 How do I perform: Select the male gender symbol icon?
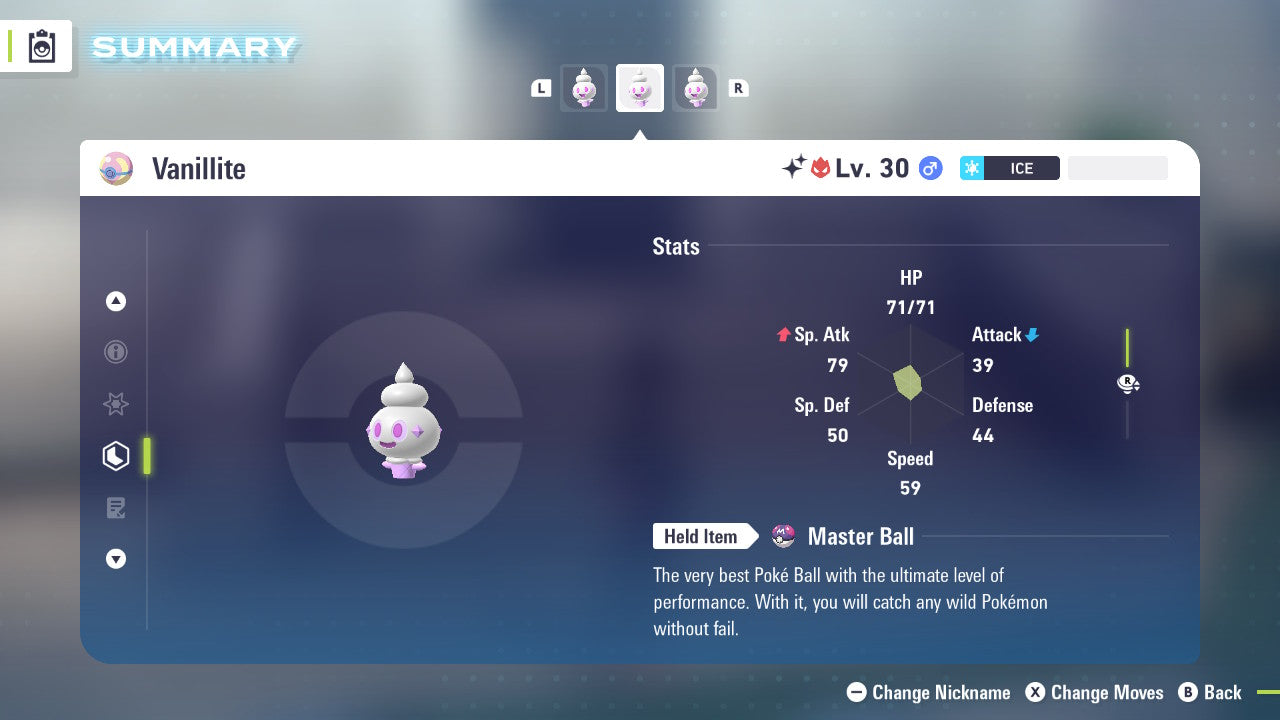(x=930, y=168)
